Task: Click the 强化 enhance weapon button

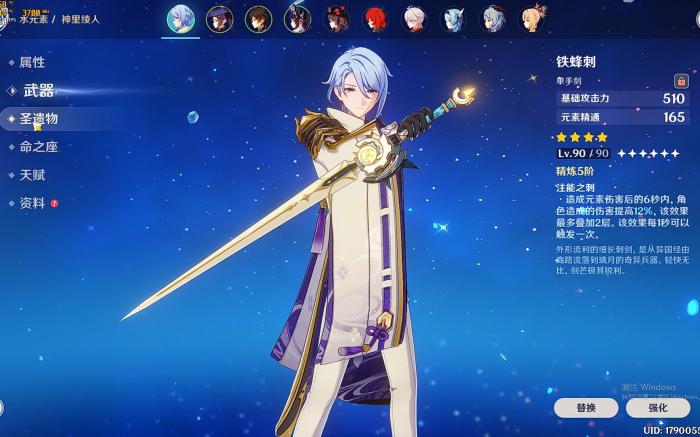Action: pos(658,408)
